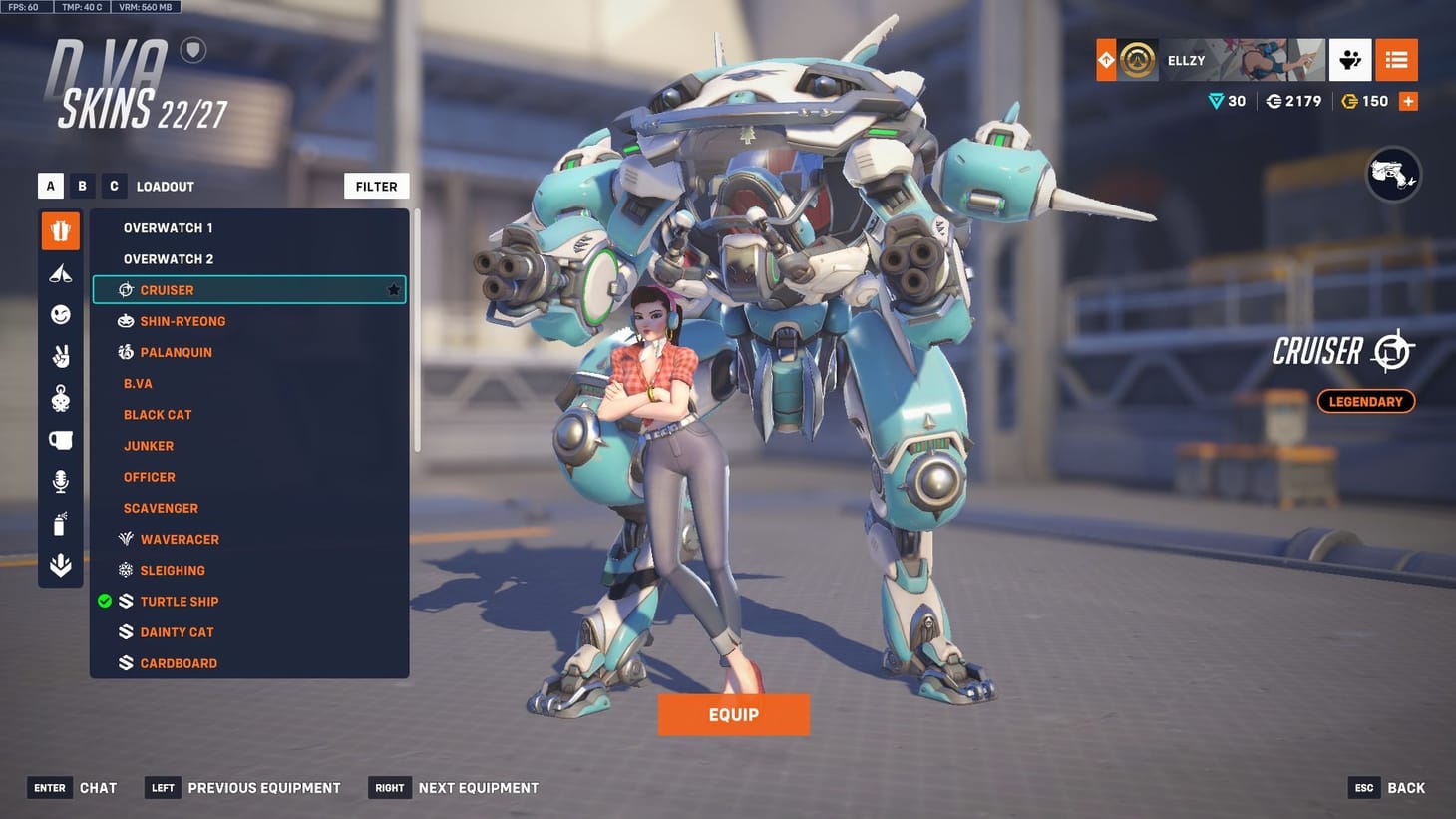Select the Sprays spray-can icon
1456x819 pixels.
(x=60, y=523)
